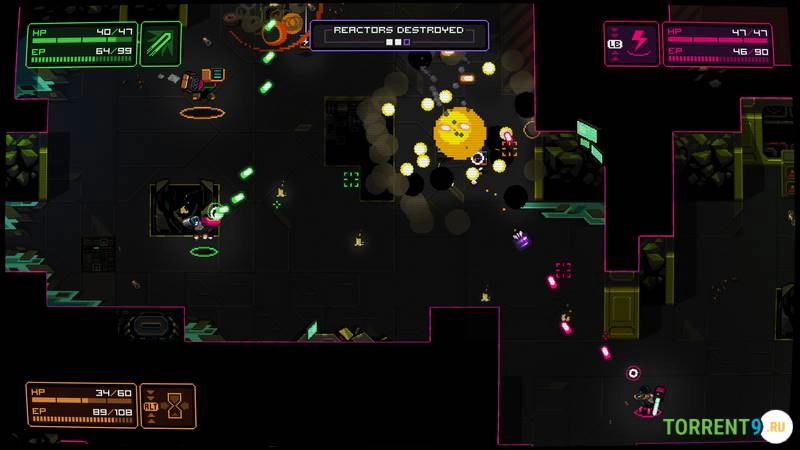Use the orange hourglass ability icon
This screenshot has width=800, height=450.
click(x=175, y=405)
